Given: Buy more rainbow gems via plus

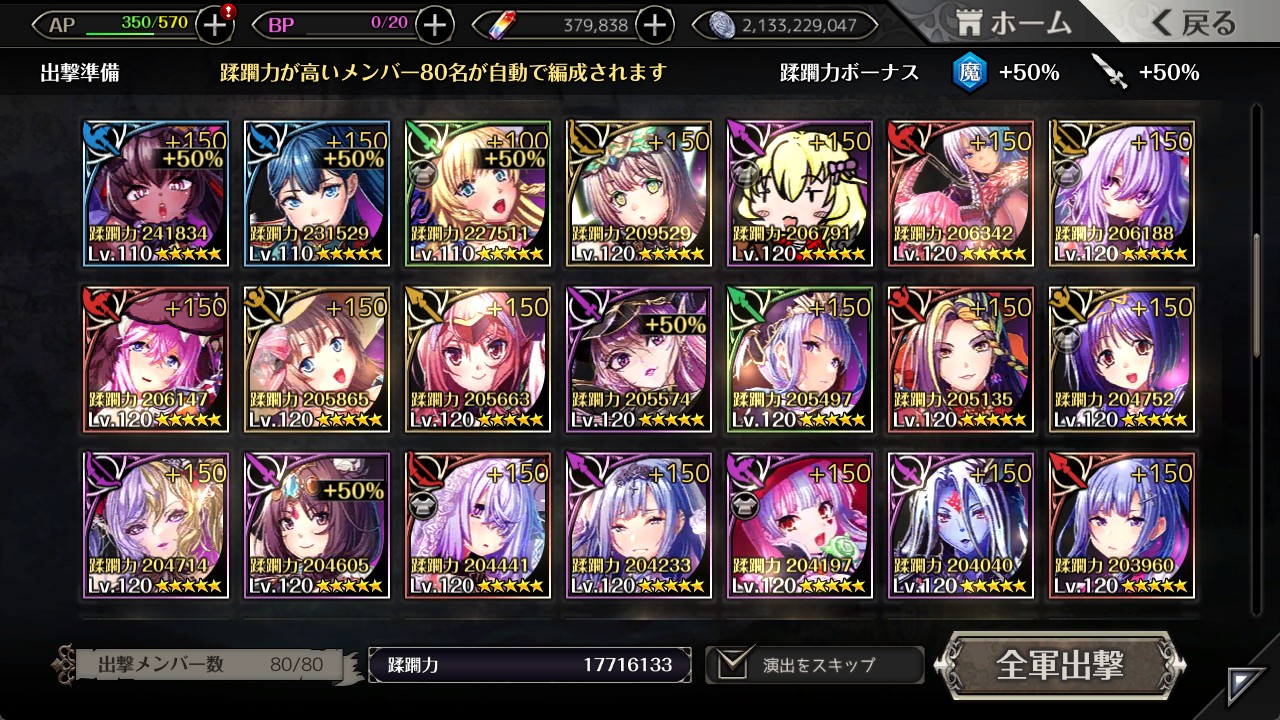Looking at the screenshot, I should (654, 25).
